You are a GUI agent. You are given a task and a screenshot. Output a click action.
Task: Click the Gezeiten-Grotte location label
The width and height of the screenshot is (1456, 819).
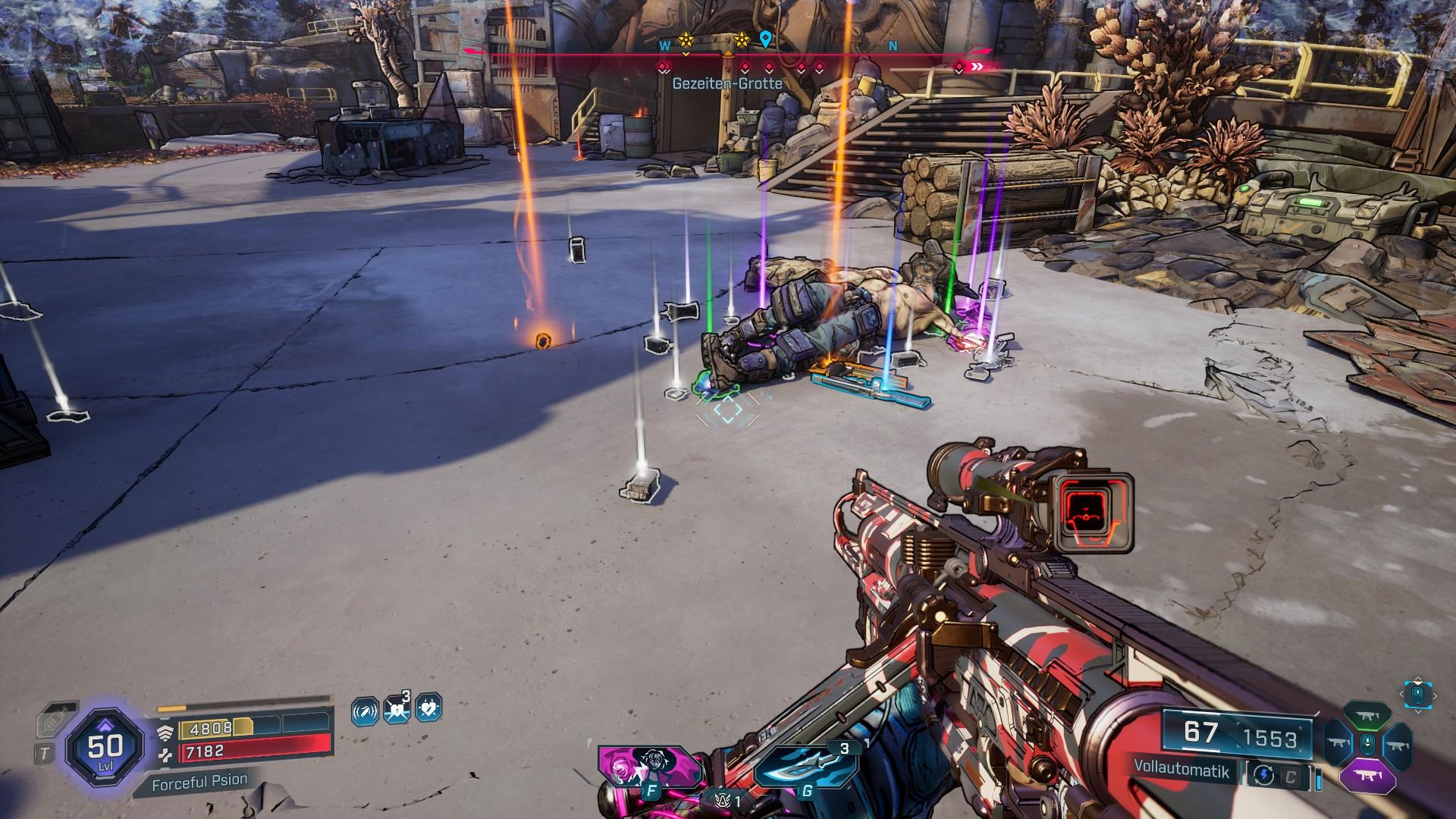point(726,83)
